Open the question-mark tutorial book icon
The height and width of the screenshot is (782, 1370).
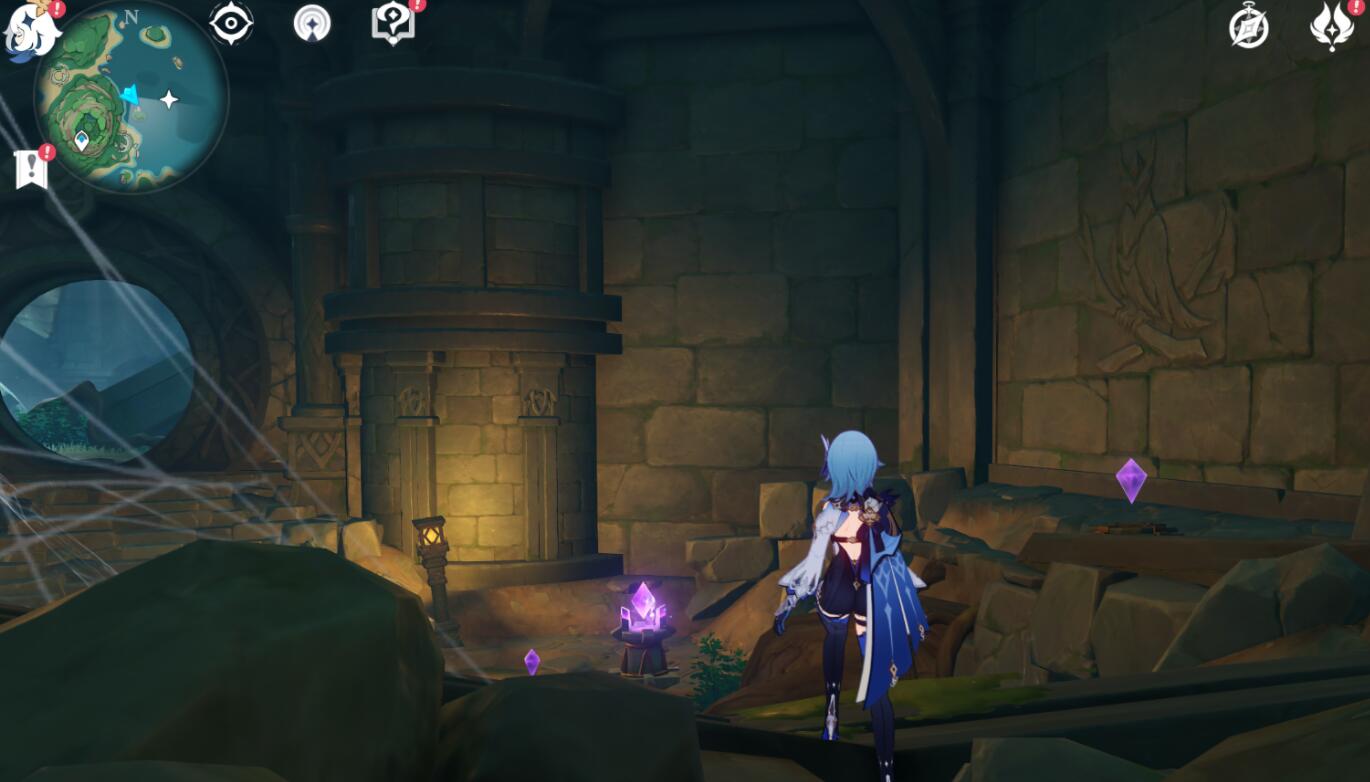392,23
